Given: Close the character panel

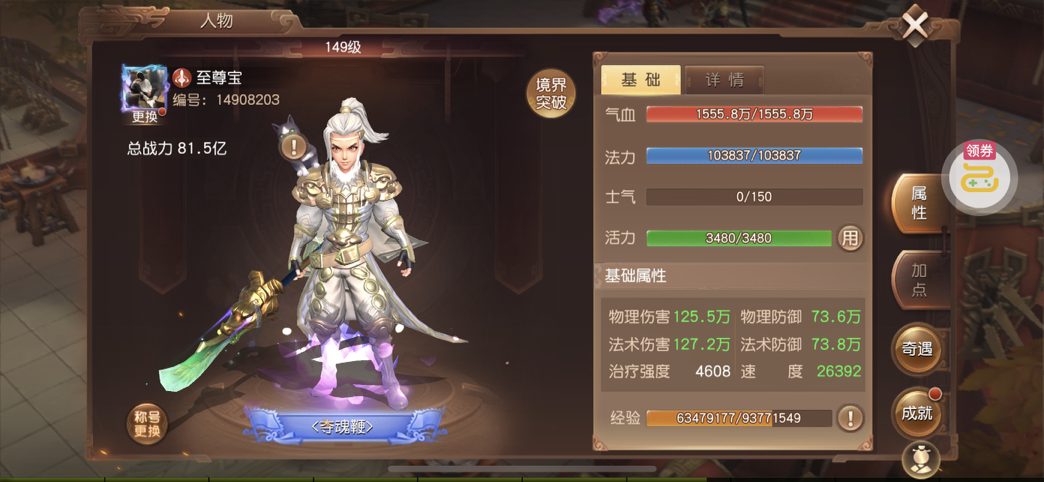Looking at the screenshot, I should (914, 25).
